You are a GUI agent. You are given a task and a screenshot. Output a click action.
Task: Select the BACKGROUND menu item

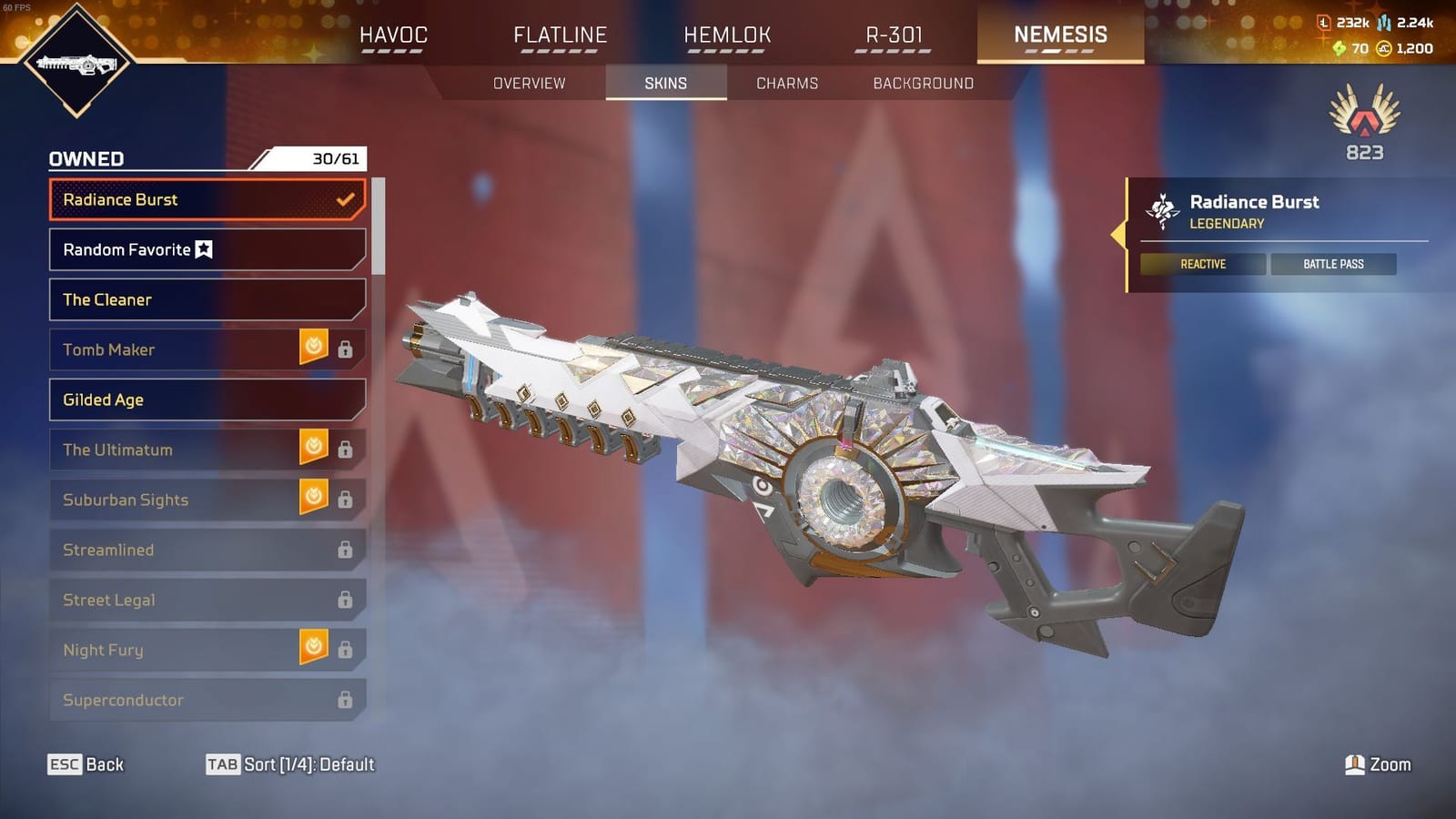coord(922,83)
